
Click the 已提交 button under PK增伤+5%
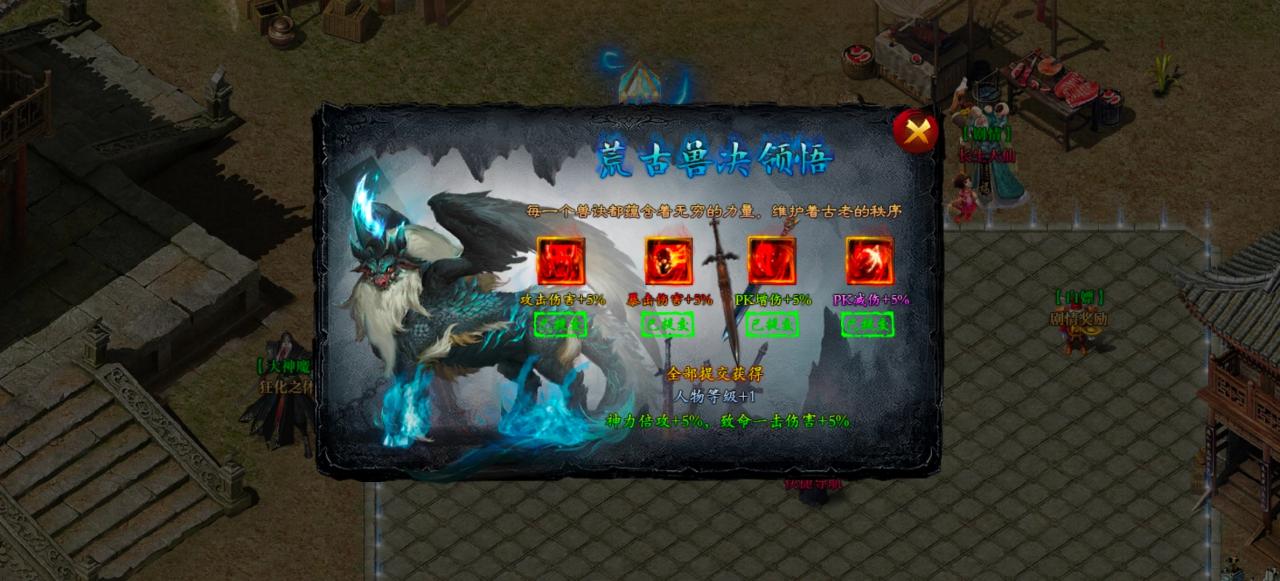pos(772,324)
